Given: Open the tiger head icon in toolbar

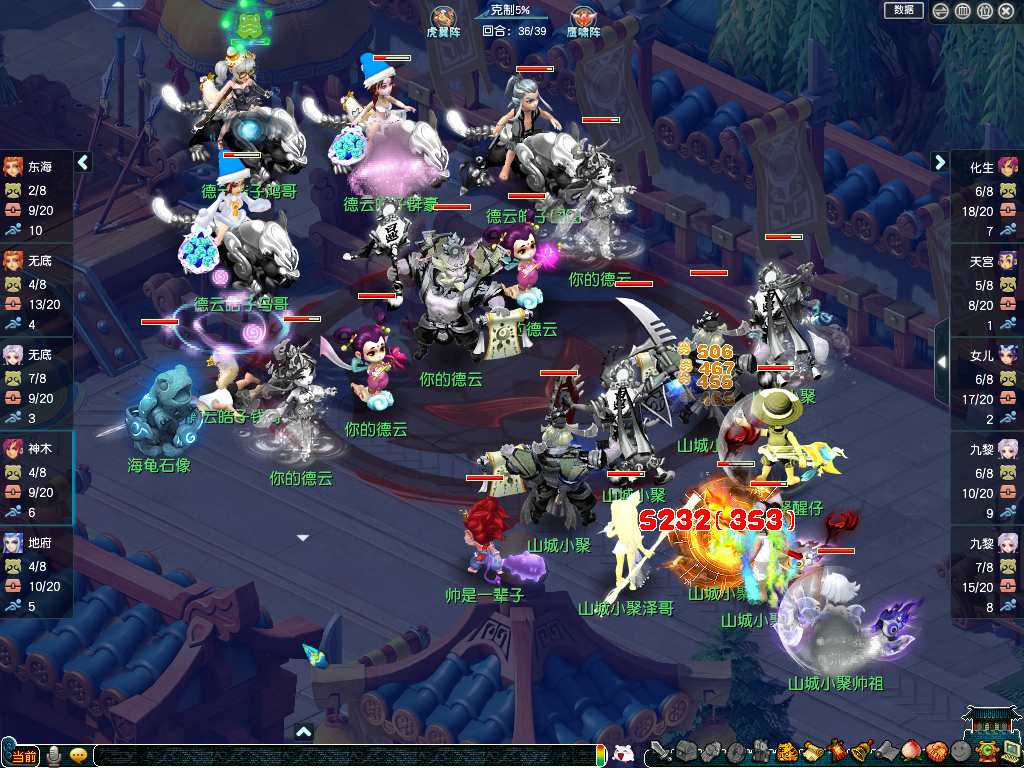Looking at the screenshot, I should point(787,752).
